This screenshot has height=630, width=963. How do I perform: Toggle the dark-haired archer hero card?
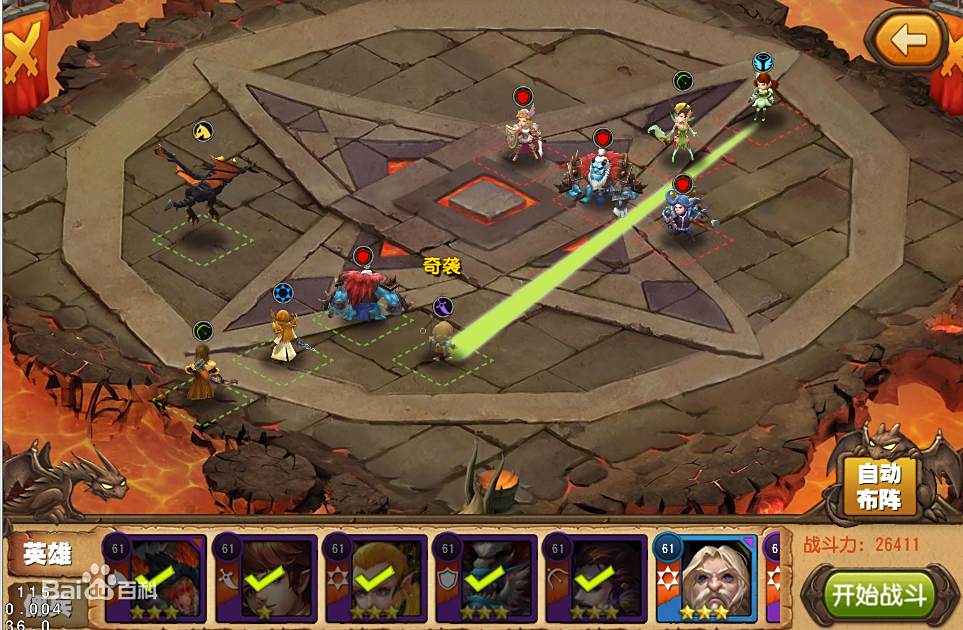pos(595,580)
